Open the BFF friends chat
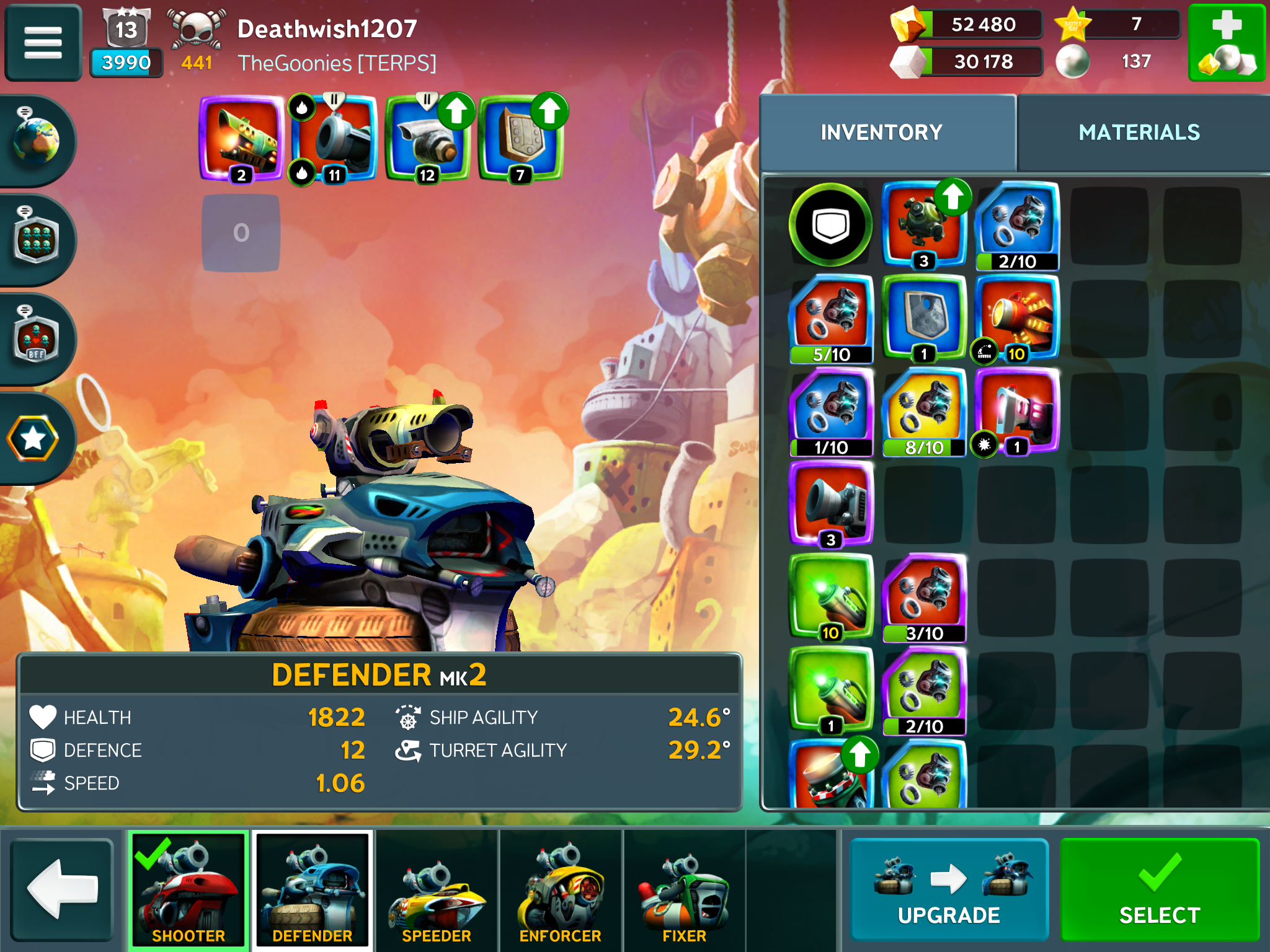The image size is (1270, 952). (x=36, y=338)
